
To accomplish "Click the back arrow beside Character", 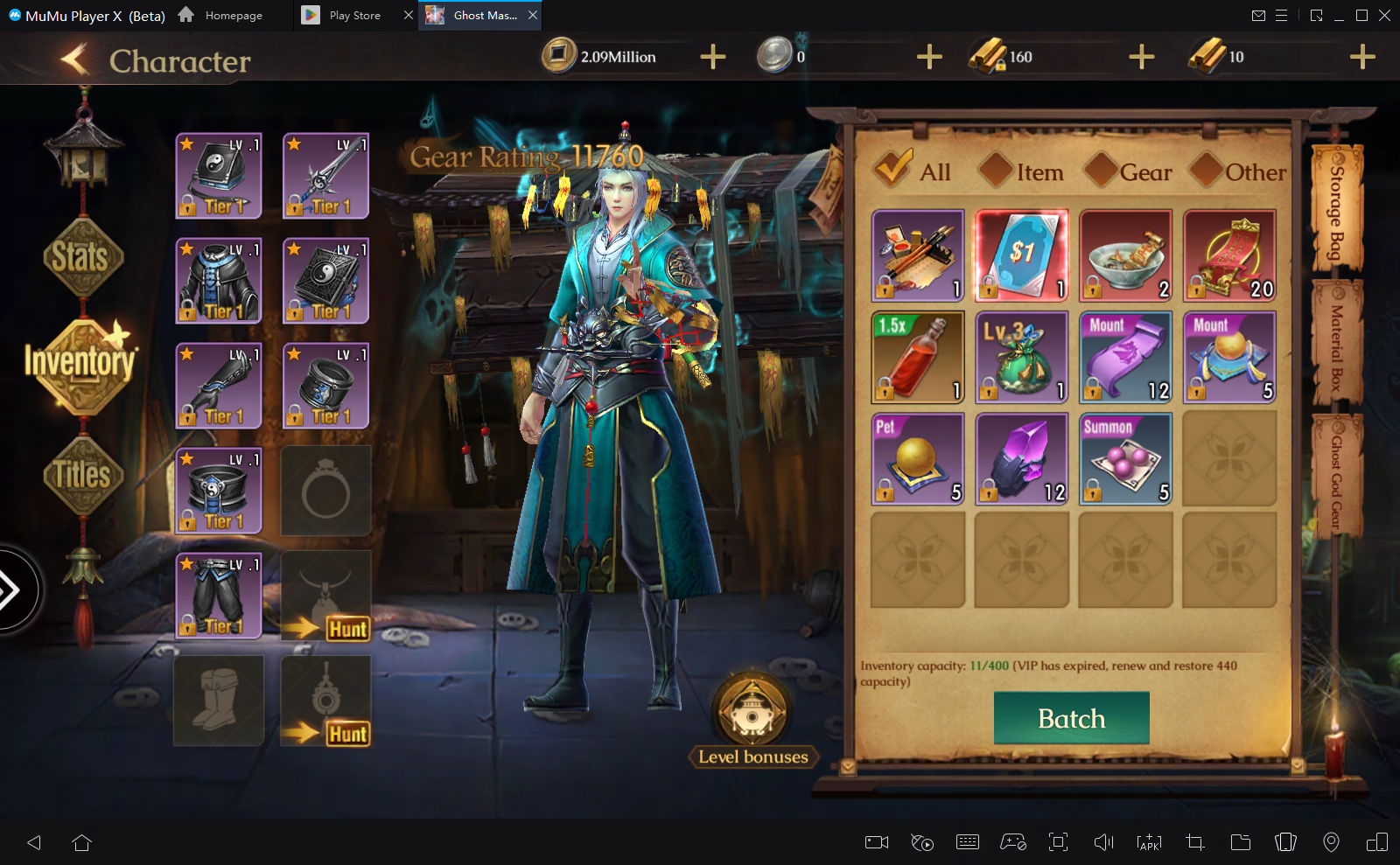I will pyautogui.click(x=74, y=59).
